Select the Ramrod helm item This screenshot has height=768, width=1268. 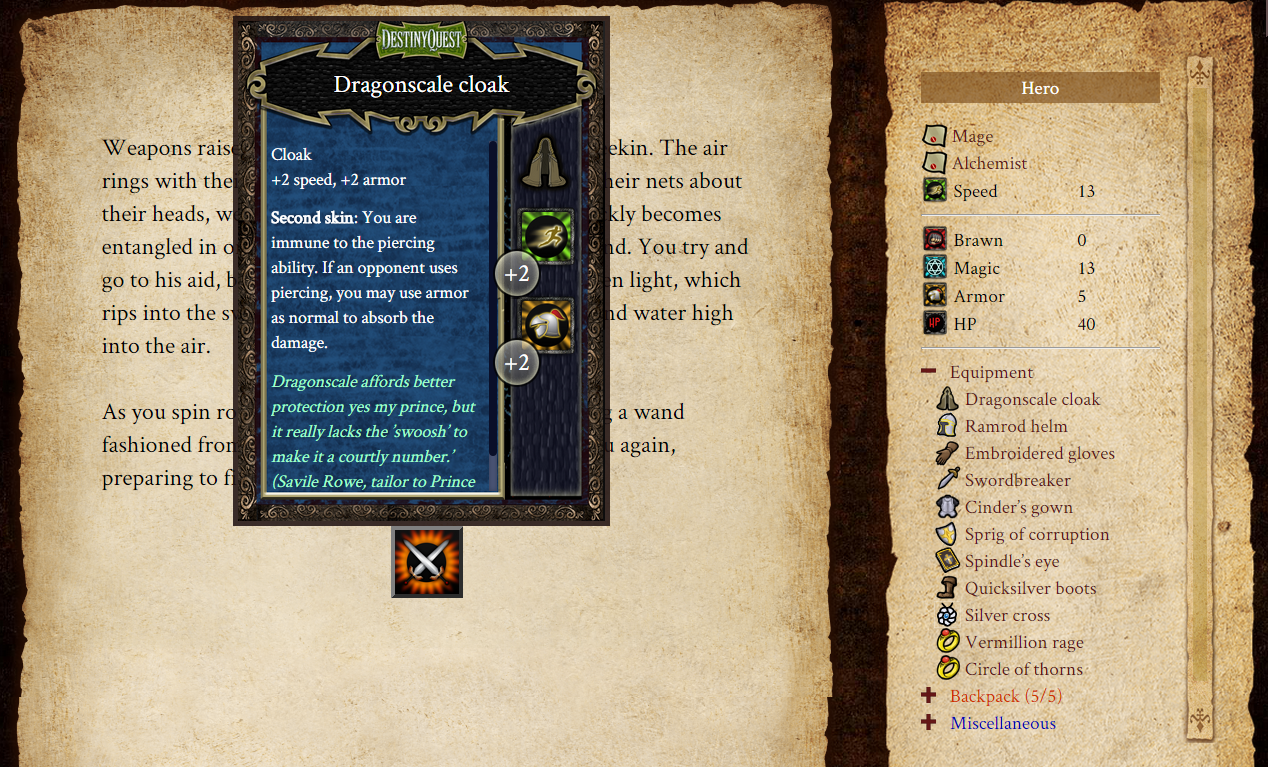click(1015, 426)
